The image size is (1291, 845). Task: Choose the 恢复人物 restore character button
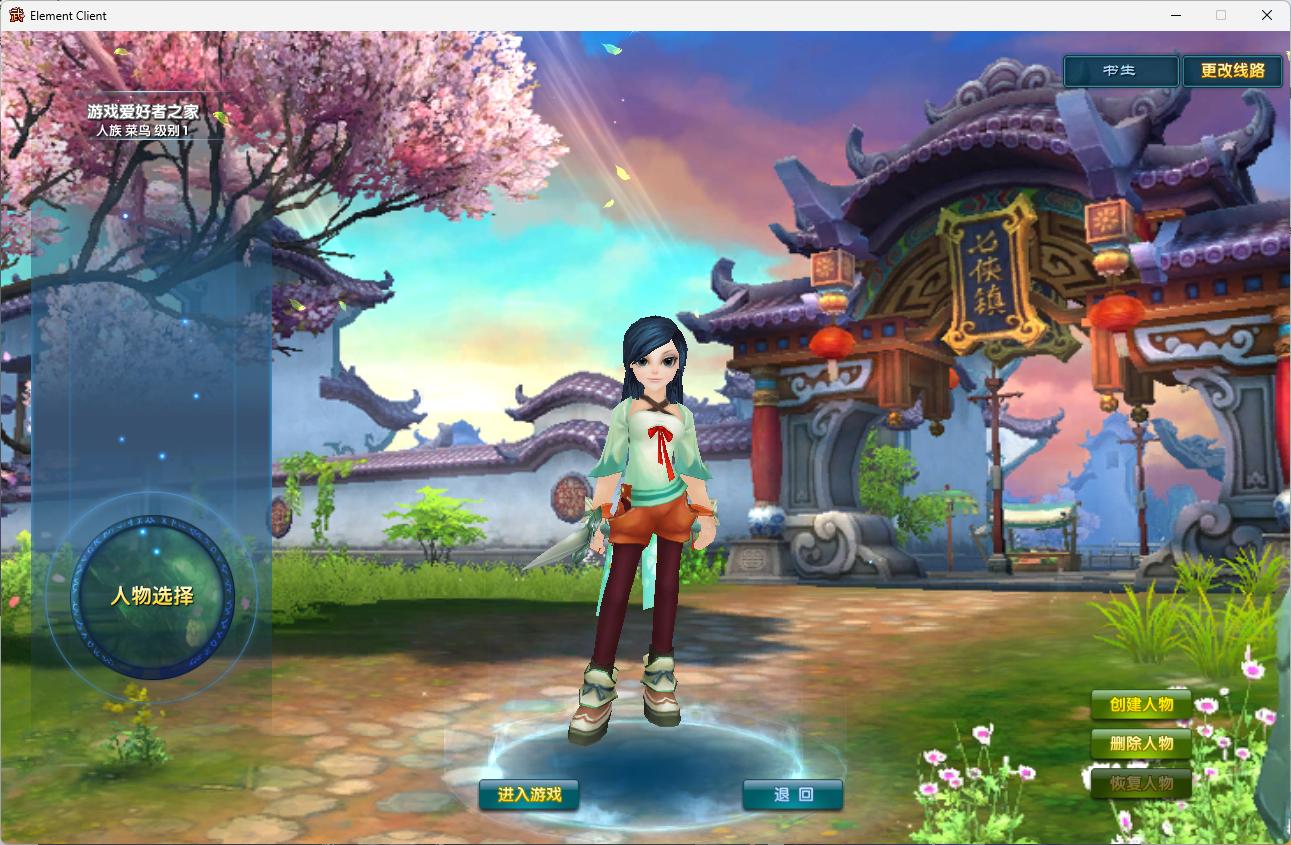1141,783
